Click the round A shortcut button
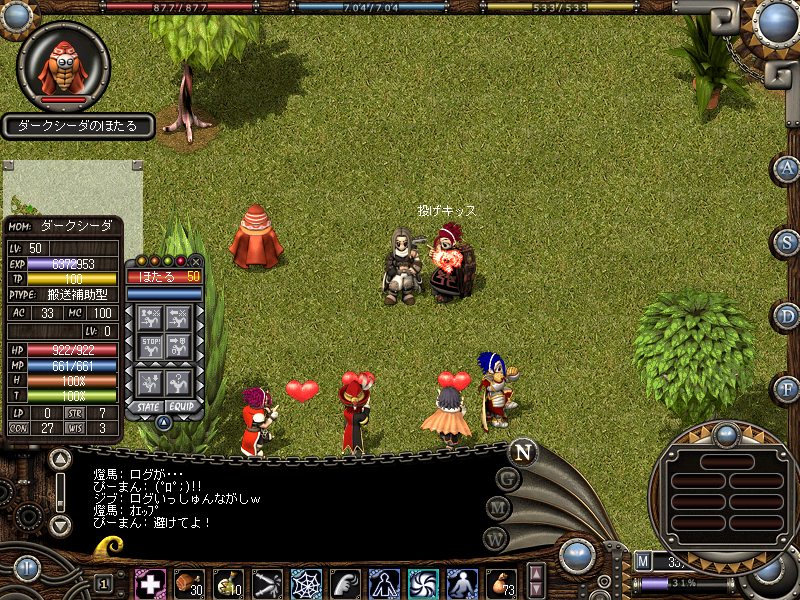The image size is (800, 600). point(787,168)
